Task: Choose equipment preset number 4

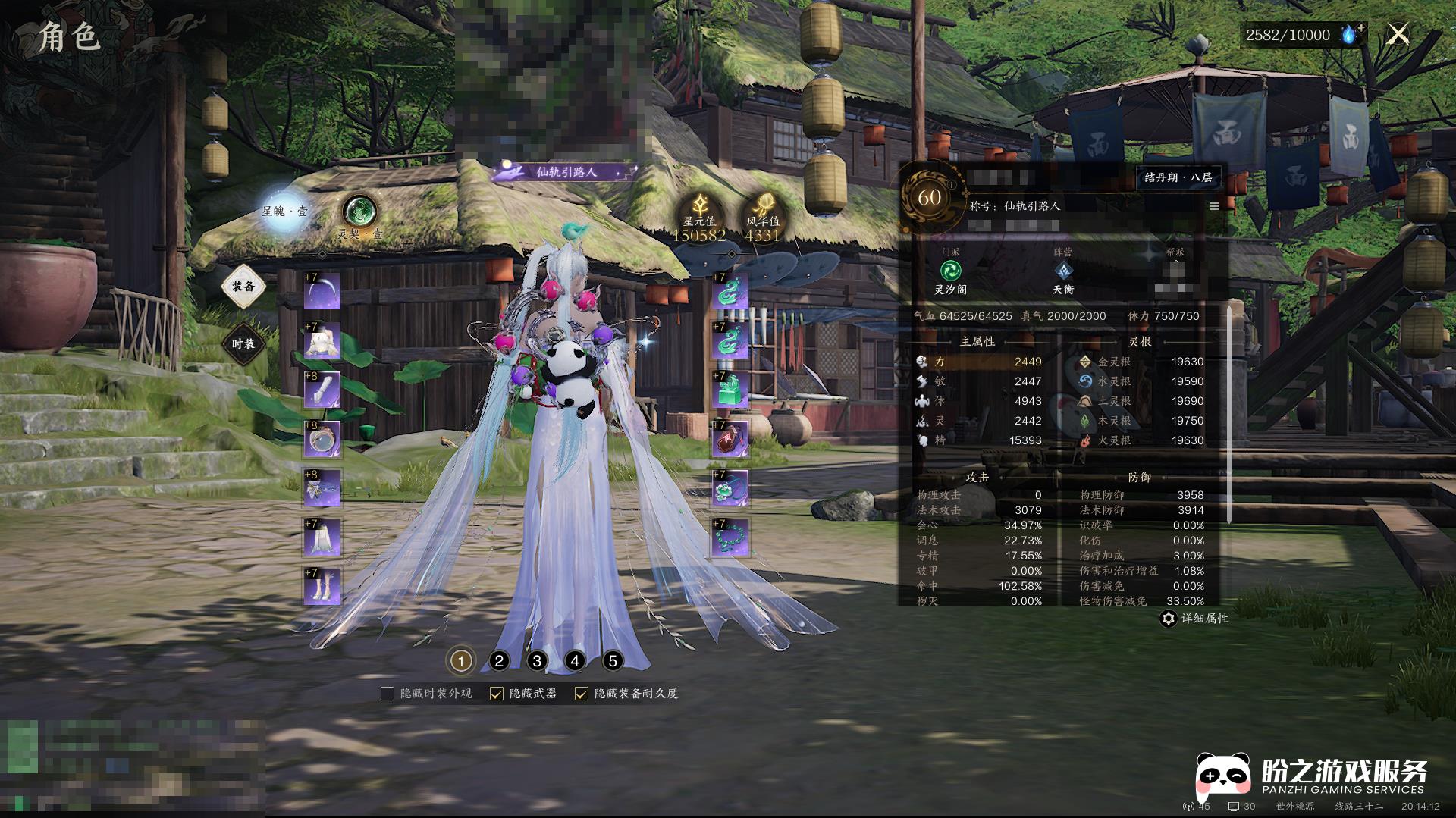Action: 575,661
